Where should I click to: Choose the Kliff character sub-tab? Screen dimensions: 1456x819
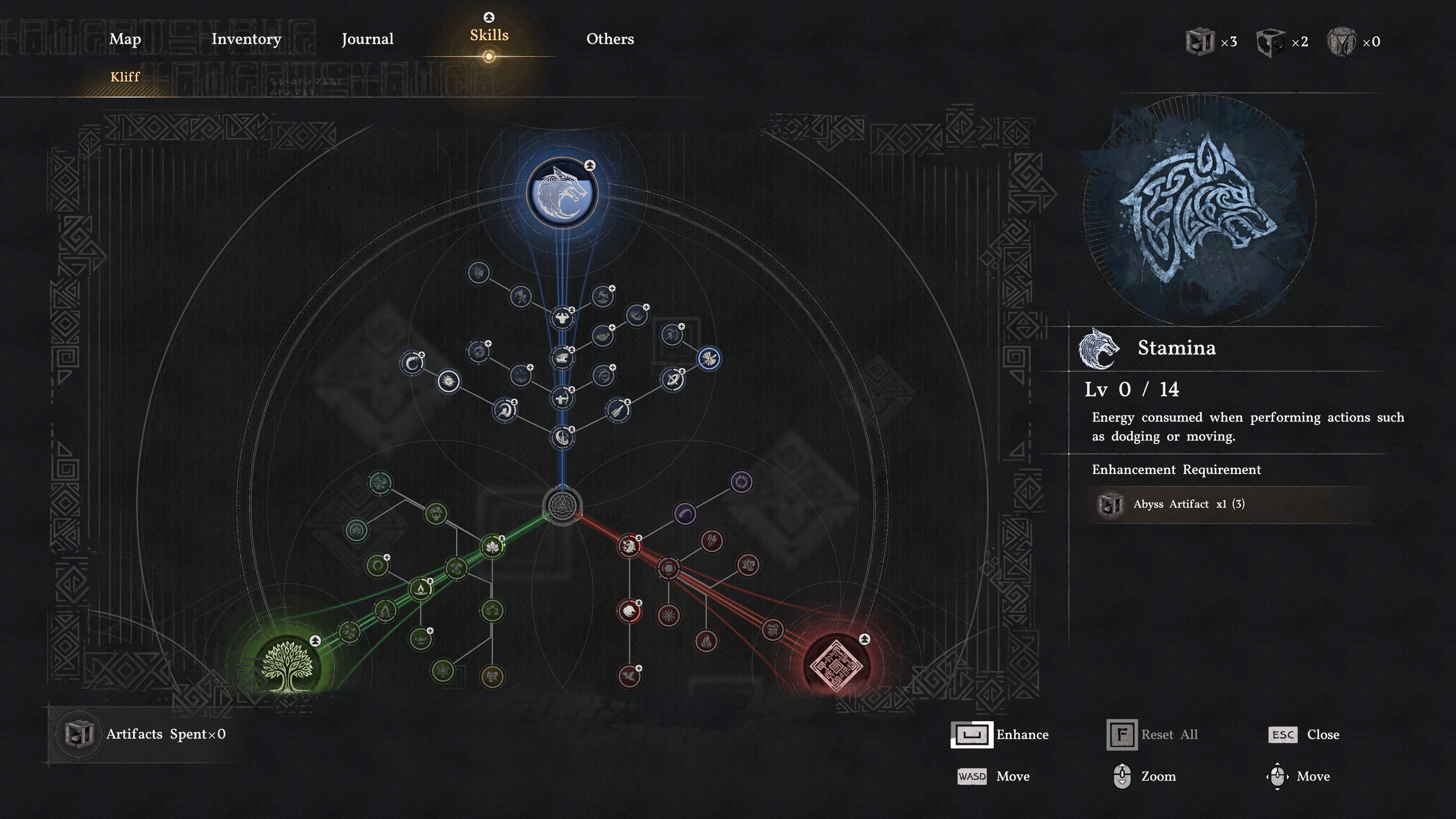coord(125,77)
